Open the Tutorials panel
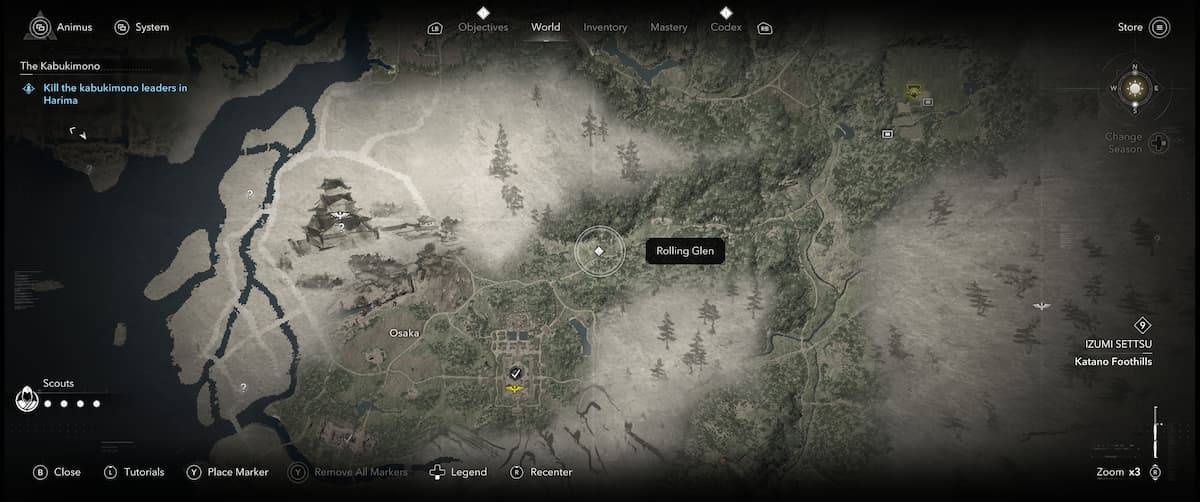This screenshot has width=1200, height=502. tap(134, 472)
